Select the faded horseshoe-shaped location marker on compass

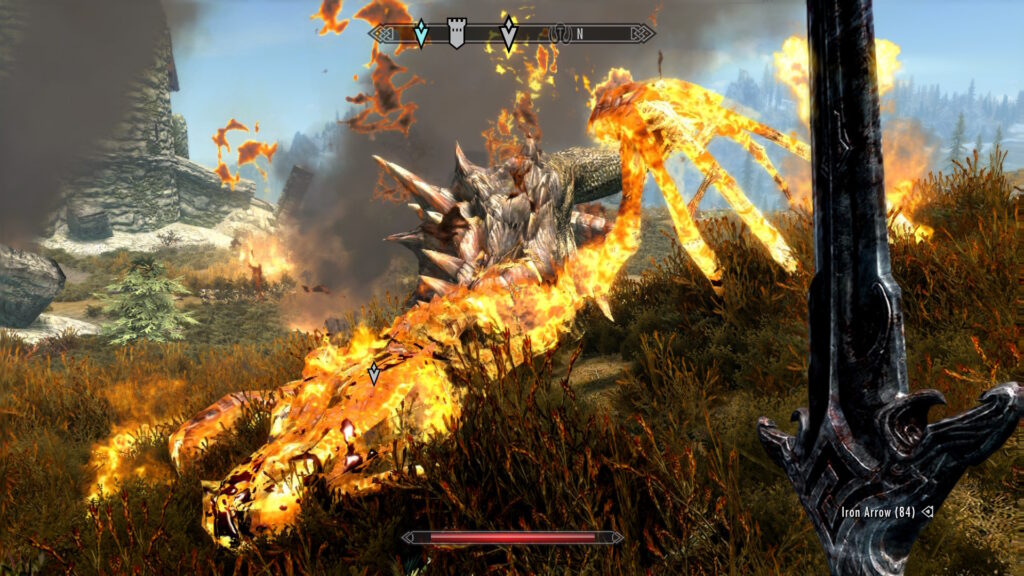pyautogui.click(x=560, y=35)
